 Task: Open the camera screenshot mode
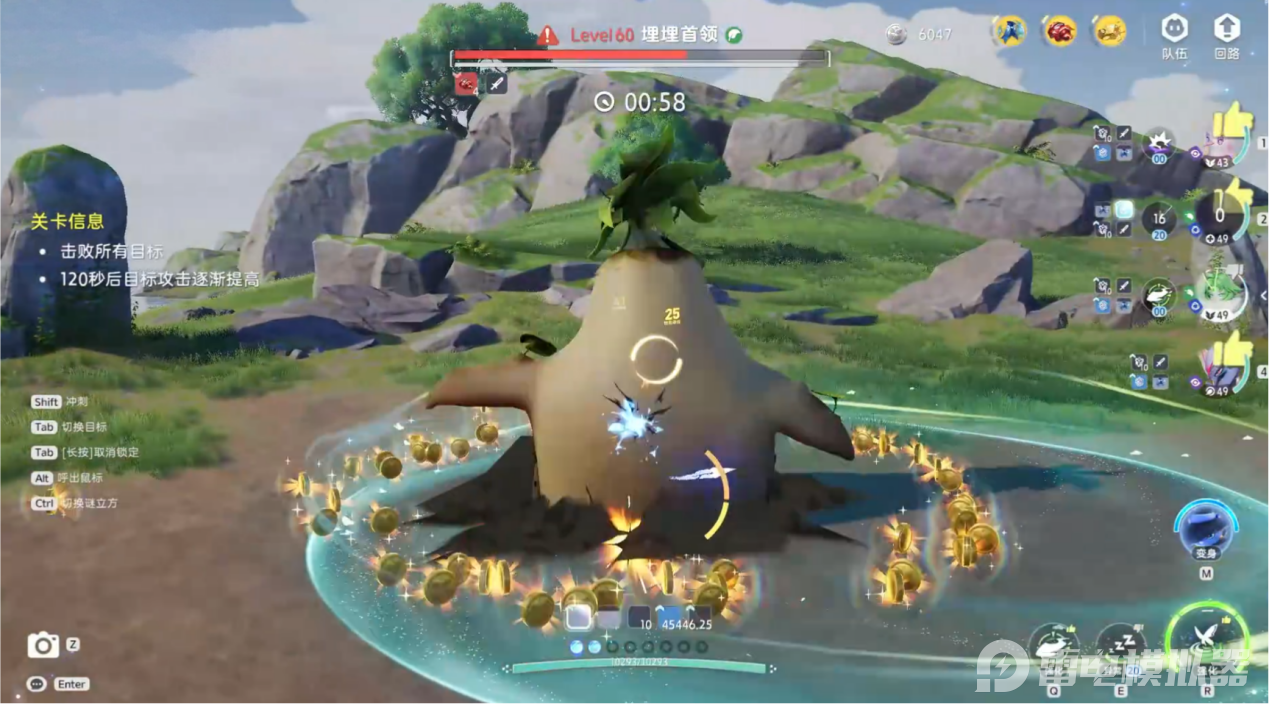[x=43, y=645]
